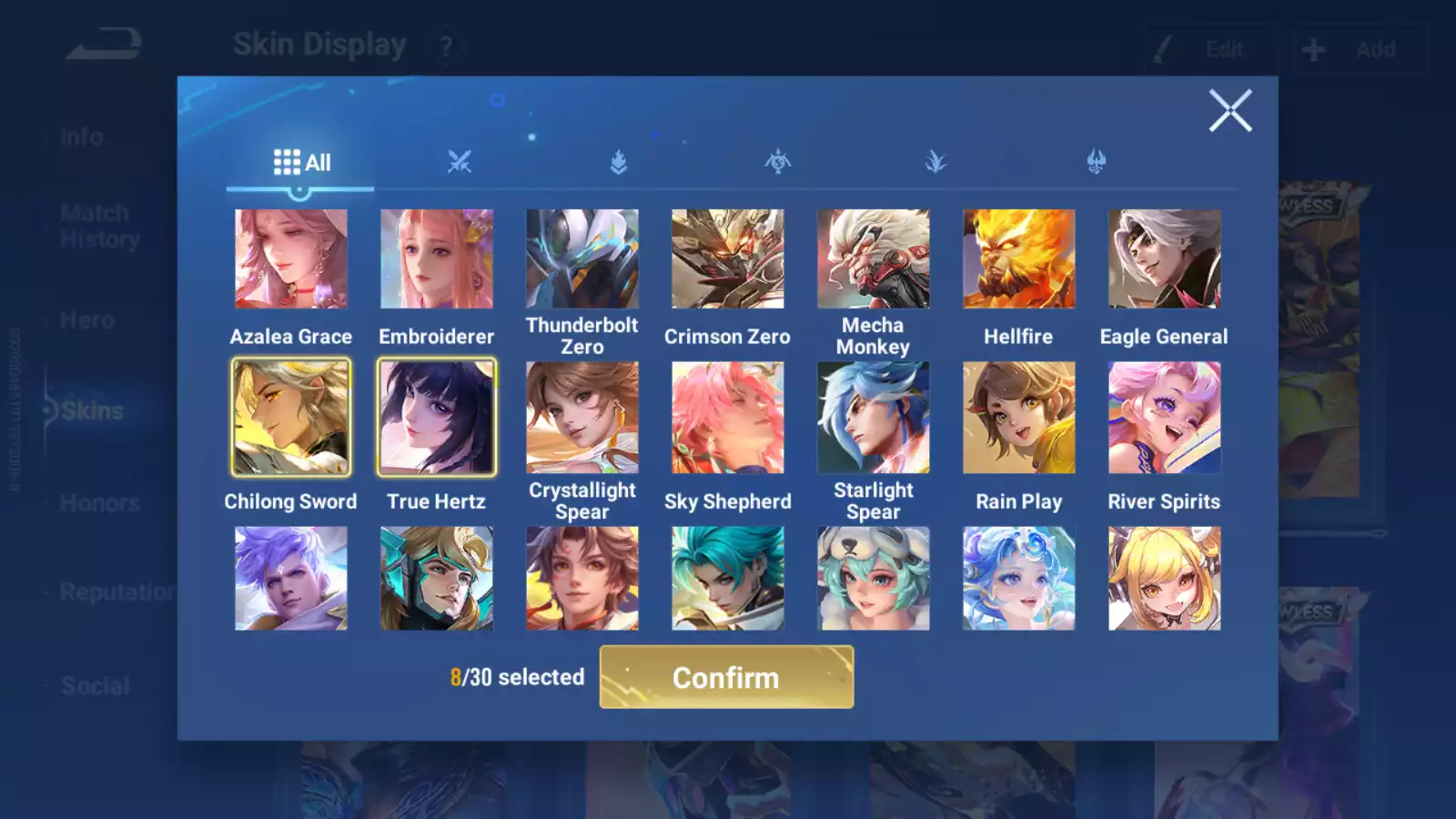Close the Skin Display dialog
This screenshot has width=1456, height=819.
(x=1230, y=111)
